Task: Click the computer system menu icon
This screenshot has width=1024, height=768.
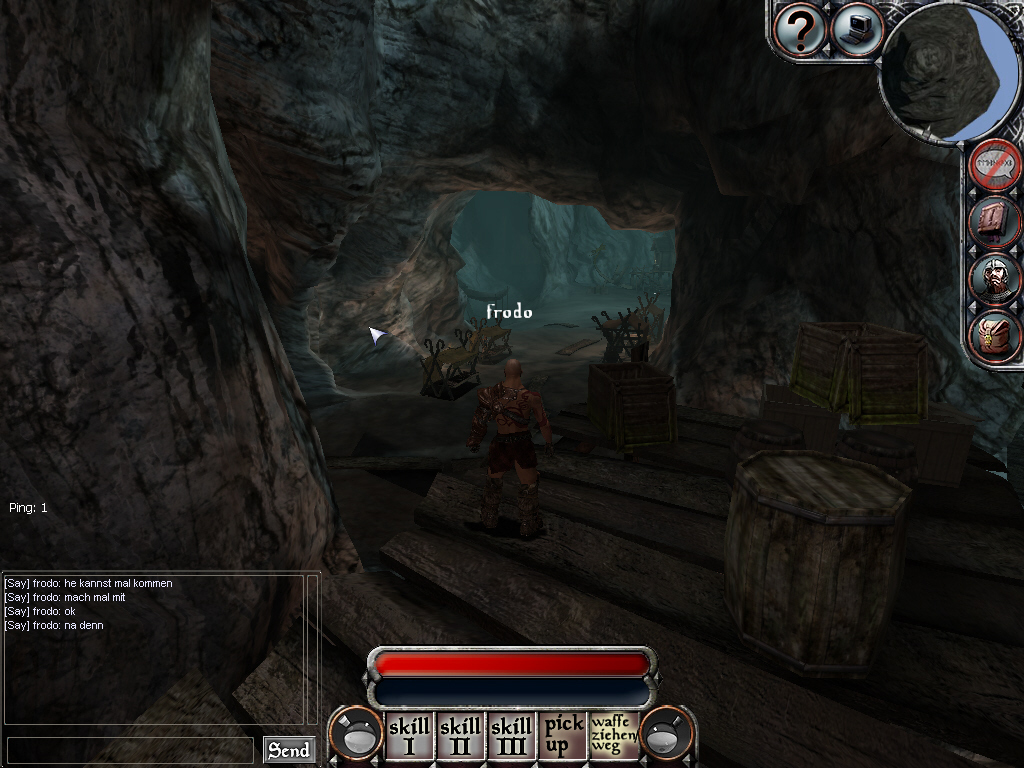Action: pos(855,31)
